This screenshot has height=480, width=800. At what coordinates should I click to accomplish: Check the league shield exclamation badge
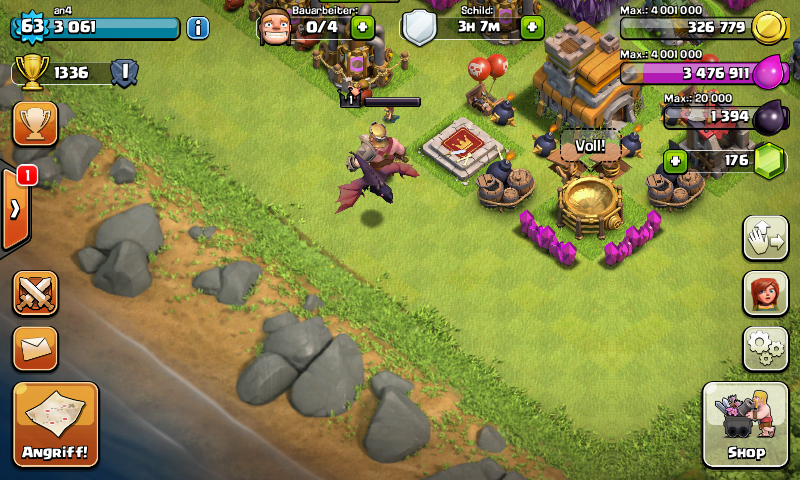click(x=124, y=72)
